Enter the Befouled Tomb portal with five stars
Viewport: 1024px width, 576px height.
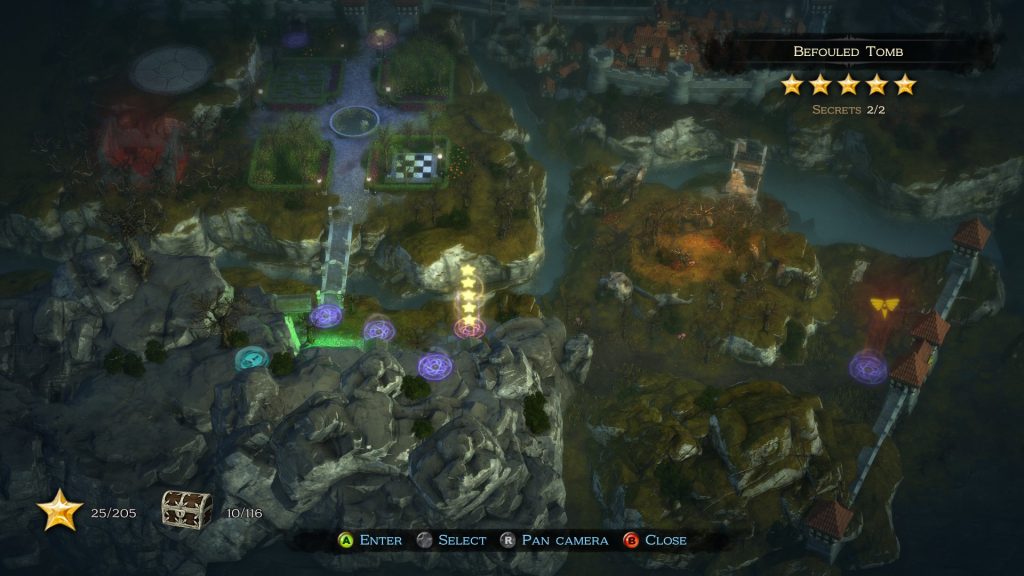point(467,326)
